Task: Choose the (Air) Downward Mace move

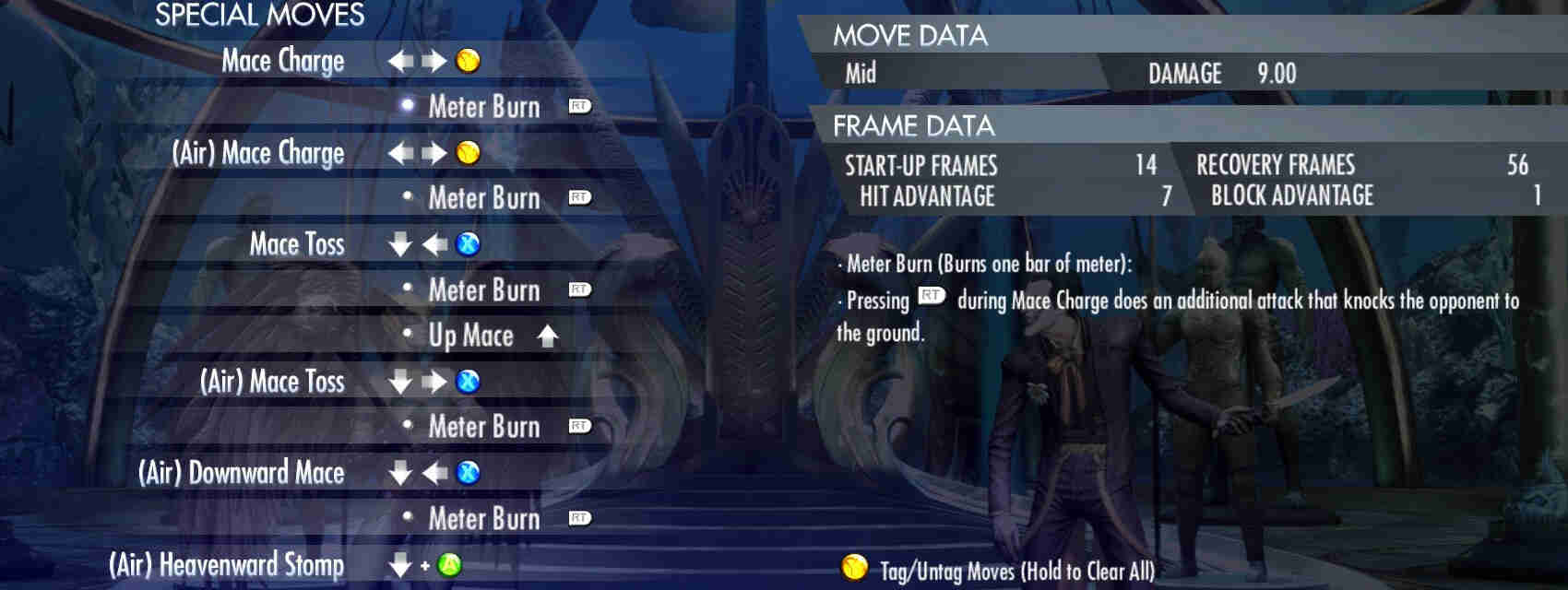Action: pyautogui.click(x=241, y=473)
